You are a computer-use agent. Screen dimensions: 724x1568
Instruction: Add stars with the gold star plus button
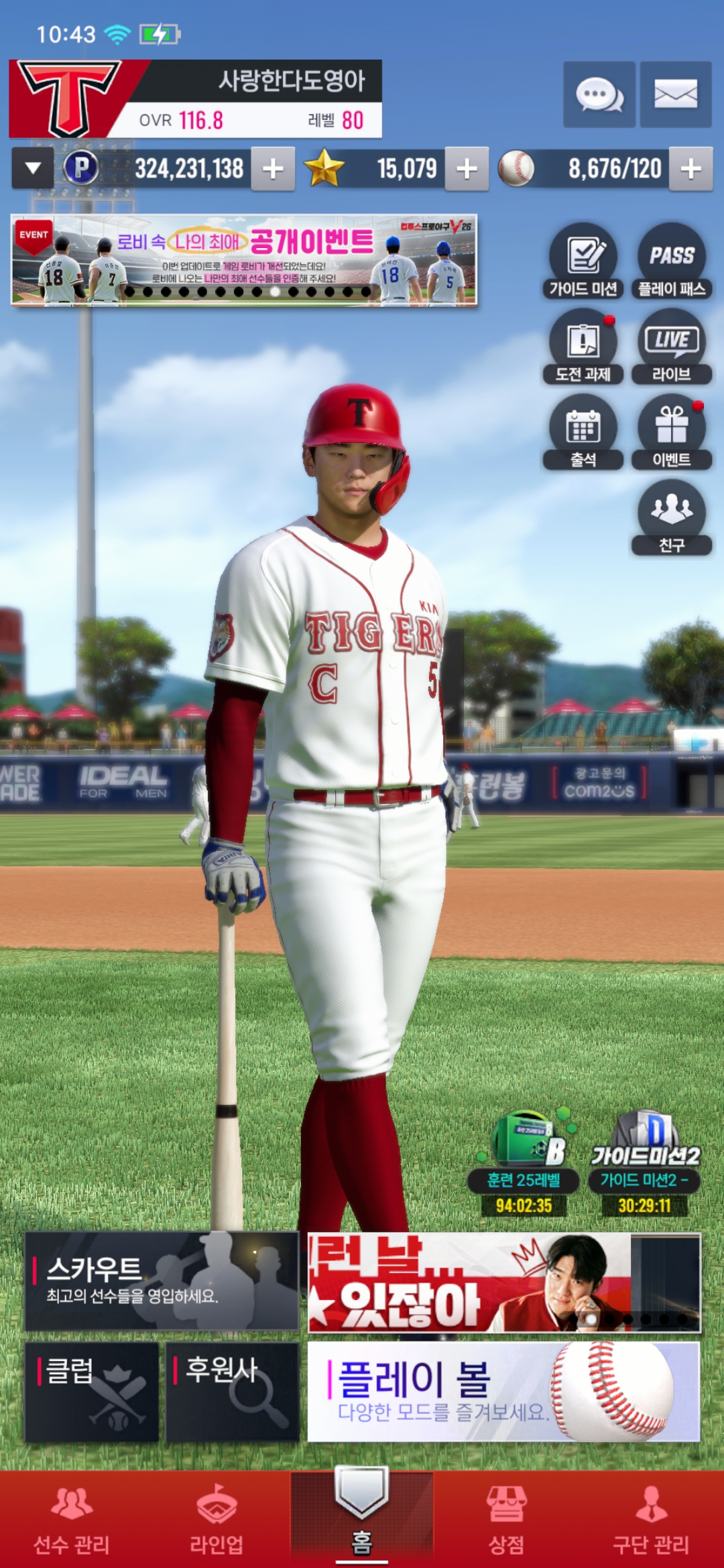[x=467, y=169]
